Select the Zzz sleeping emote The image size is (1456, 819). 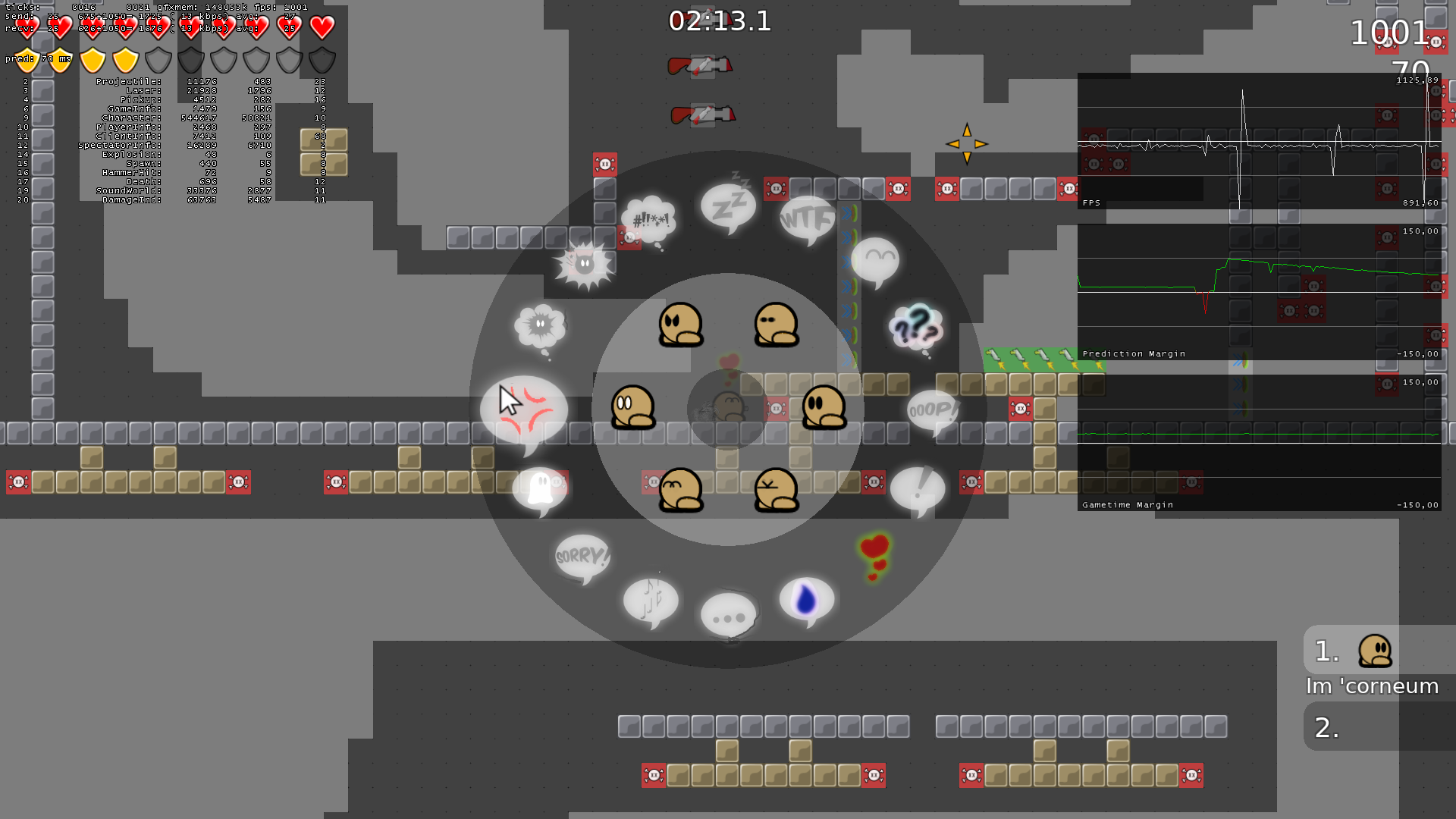[x=728, y=205]
